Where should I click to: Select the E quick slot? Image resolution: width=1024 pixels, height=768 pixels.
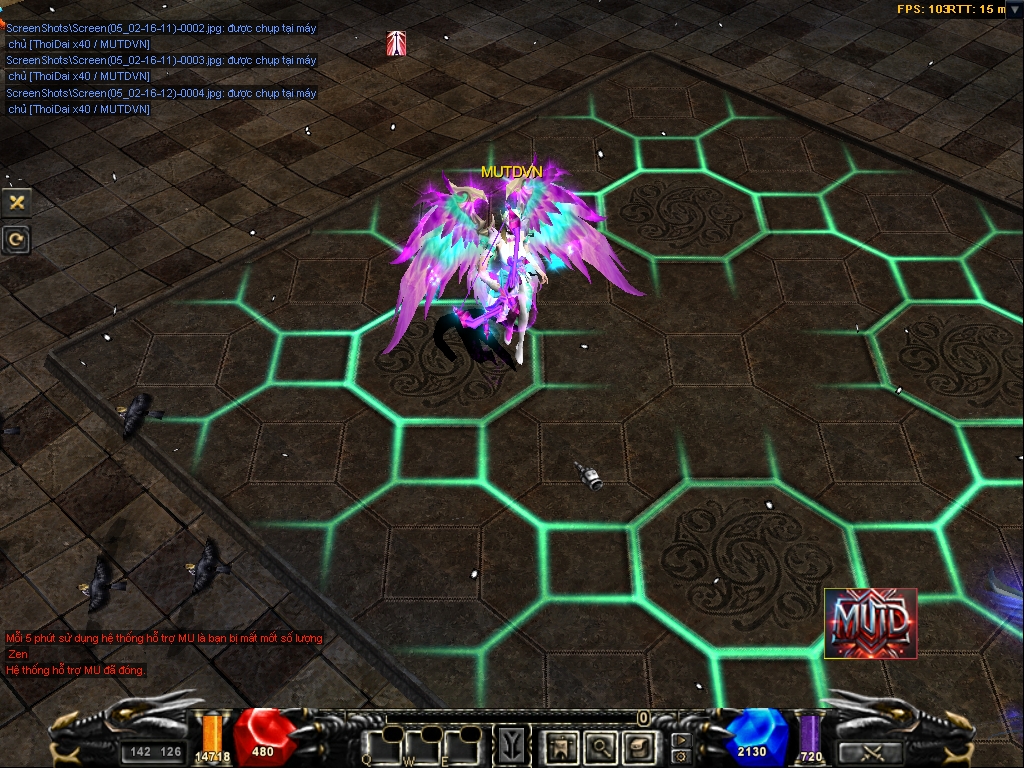pyautogui.click(x=463, y=746)
